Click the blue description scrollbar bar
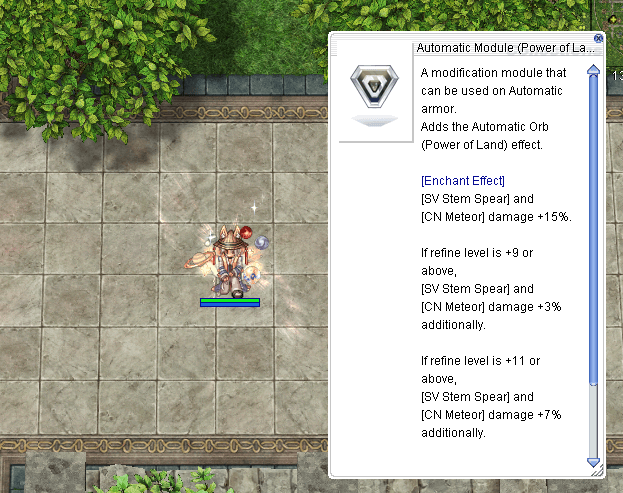 [593, 230]
